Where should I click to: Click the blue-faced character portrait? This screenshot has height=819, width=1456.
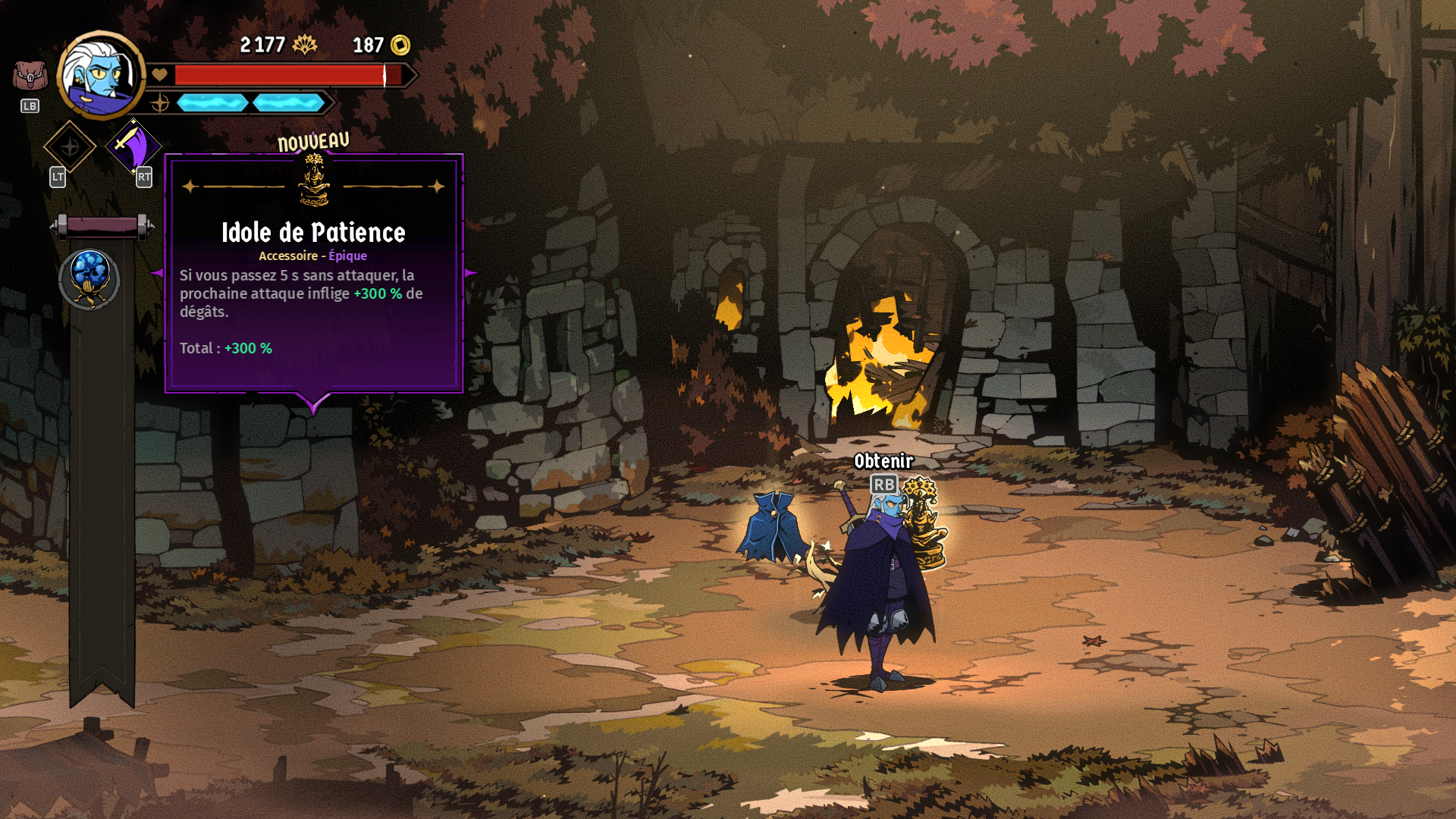coord(101,75)
